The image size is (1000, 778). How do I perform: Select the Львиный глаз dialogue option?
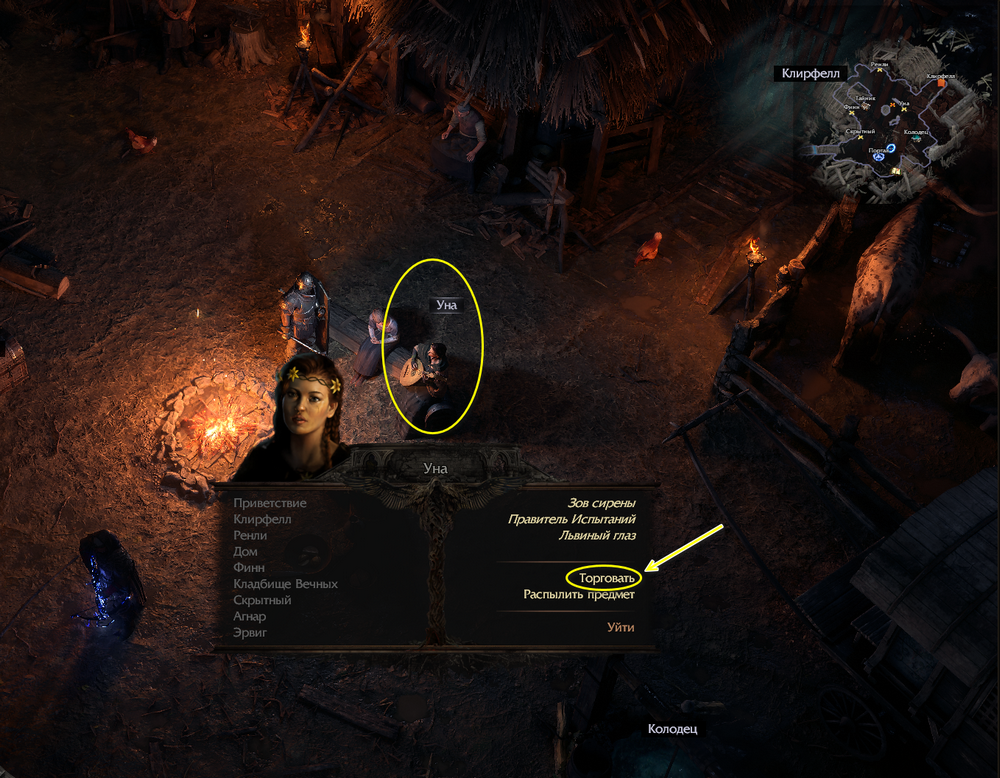pyautogui.click(x=596, y=535)
